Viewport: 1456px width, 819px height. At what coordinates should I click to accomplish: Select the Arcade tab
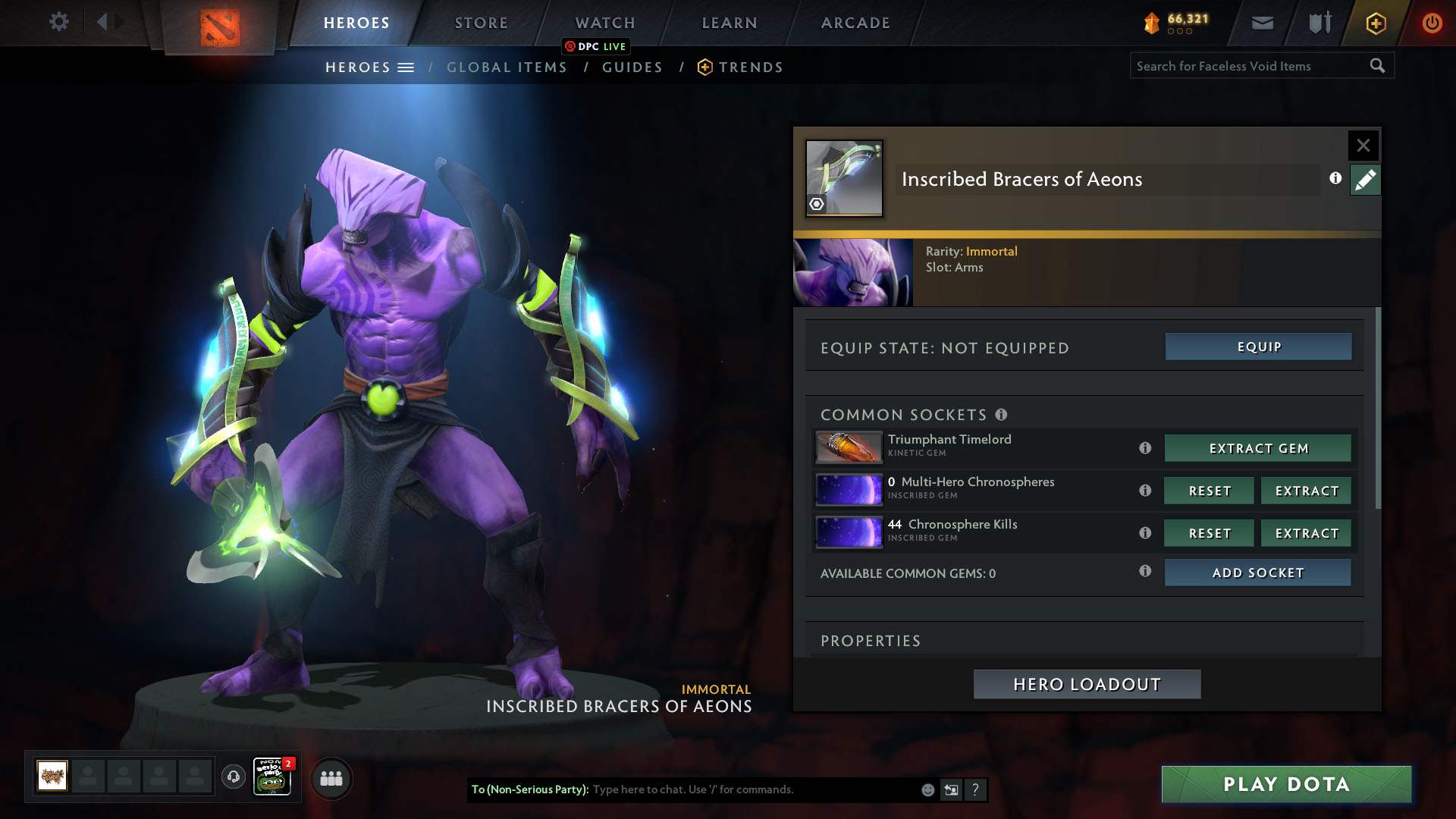point(855,23)
